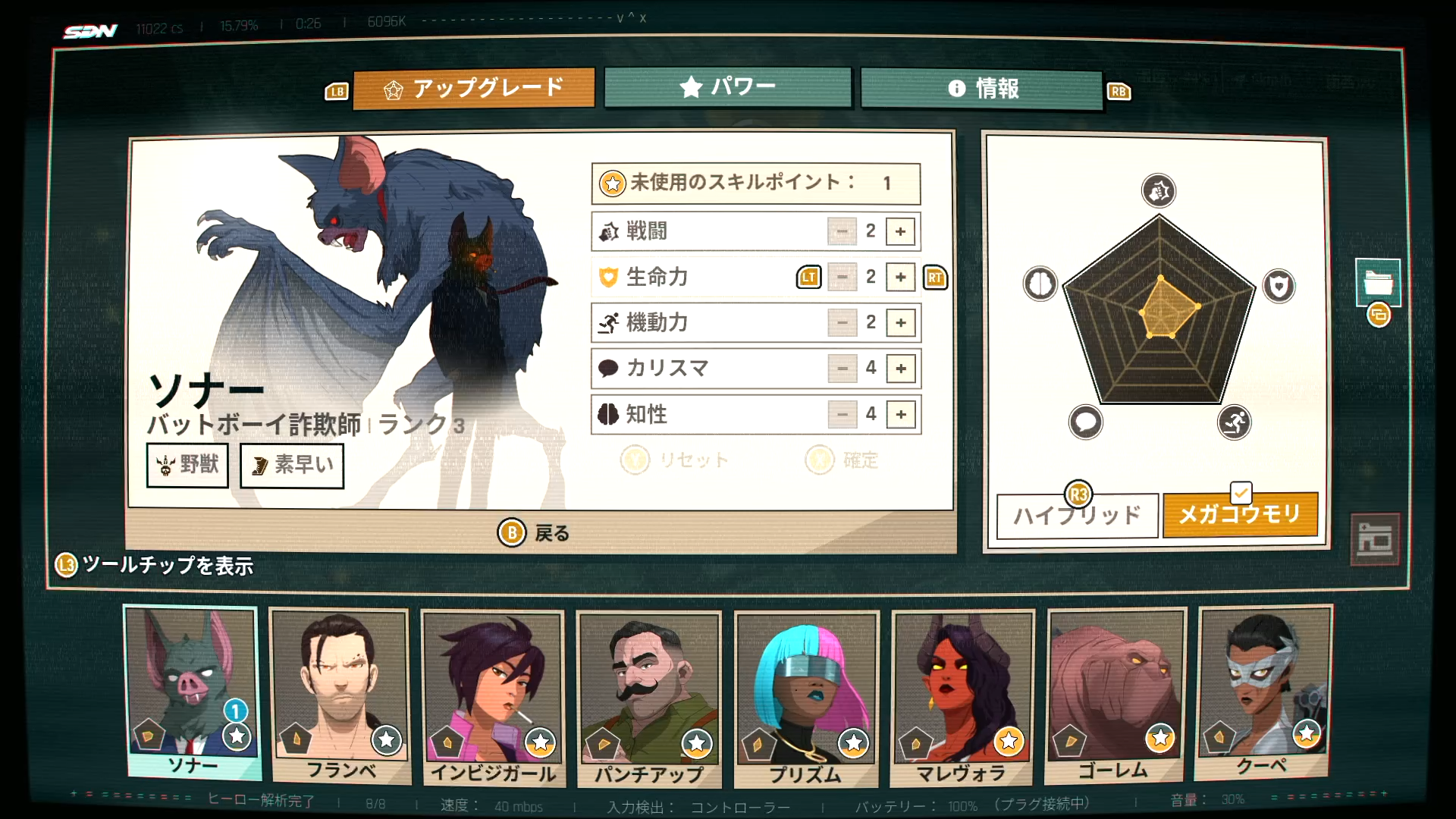
Task: Decrease カリスマ with its minus stepper
Action: click(x=841, y=369)
